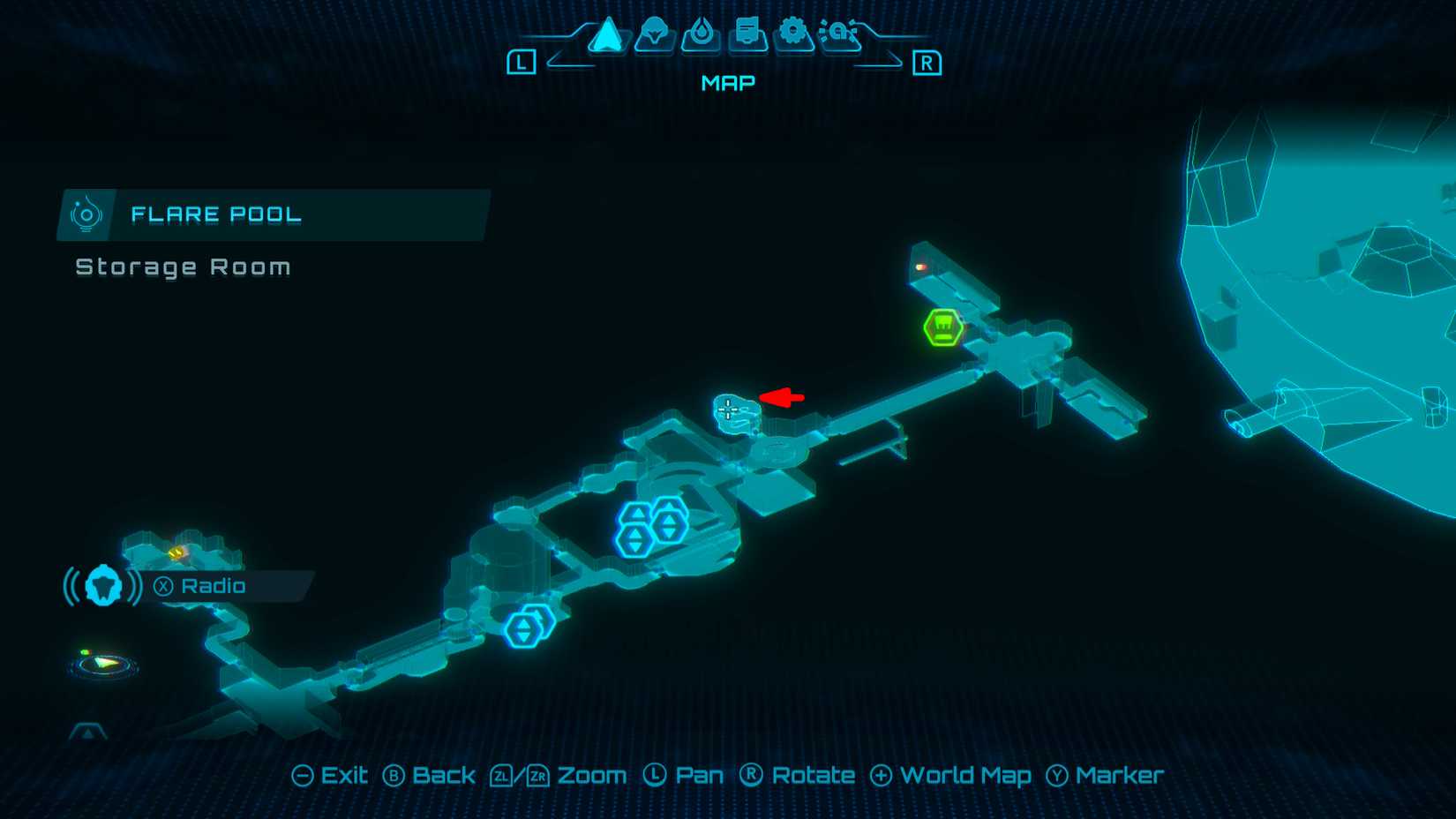Open the Samus suit status icon
Image resolution: width=1456 pixels, height=819 pixels.
tap(653, 36)
